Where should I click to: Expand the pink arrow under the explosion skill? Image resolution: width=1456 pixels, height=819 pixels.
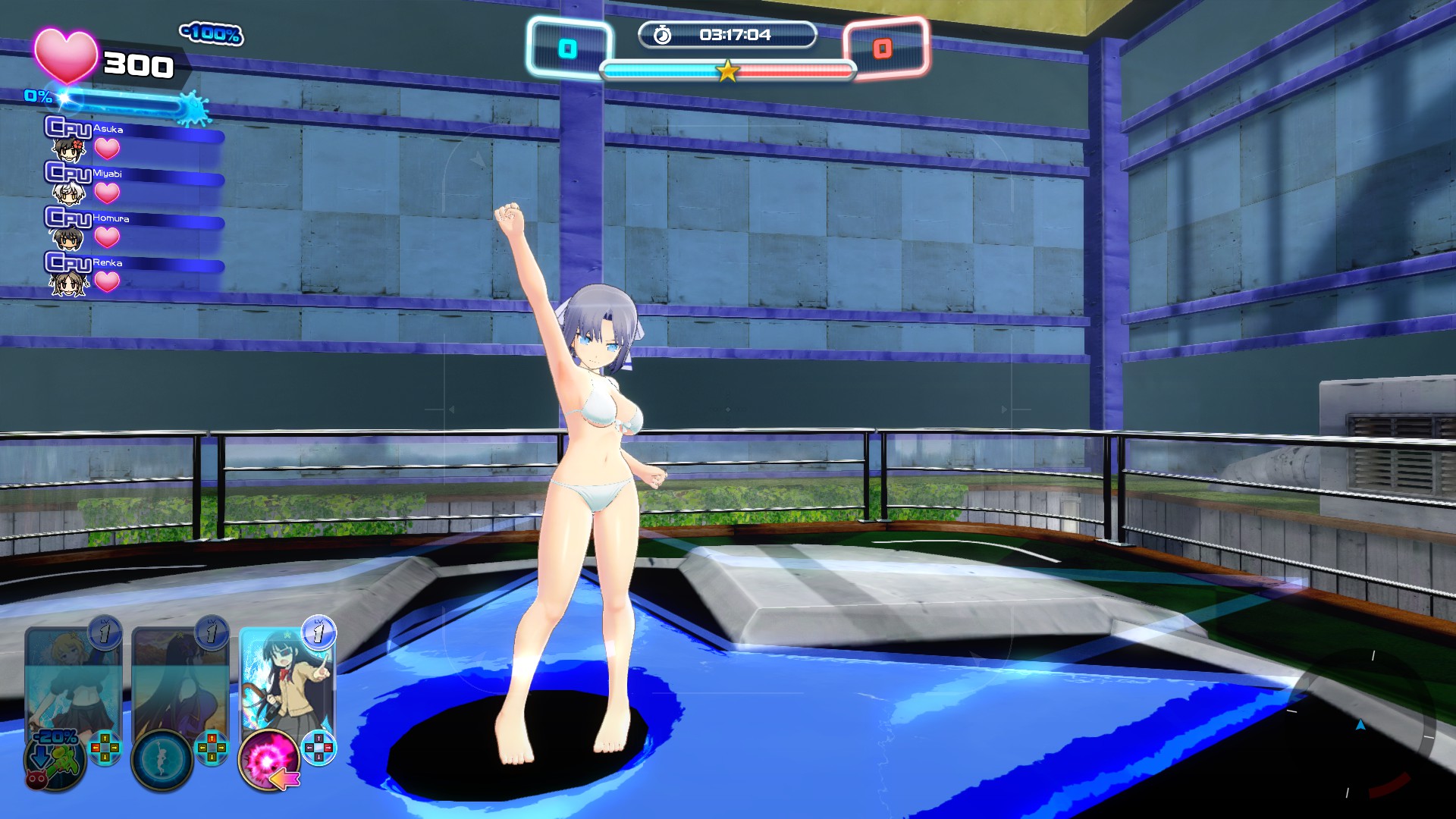click(x=285, y=779)
